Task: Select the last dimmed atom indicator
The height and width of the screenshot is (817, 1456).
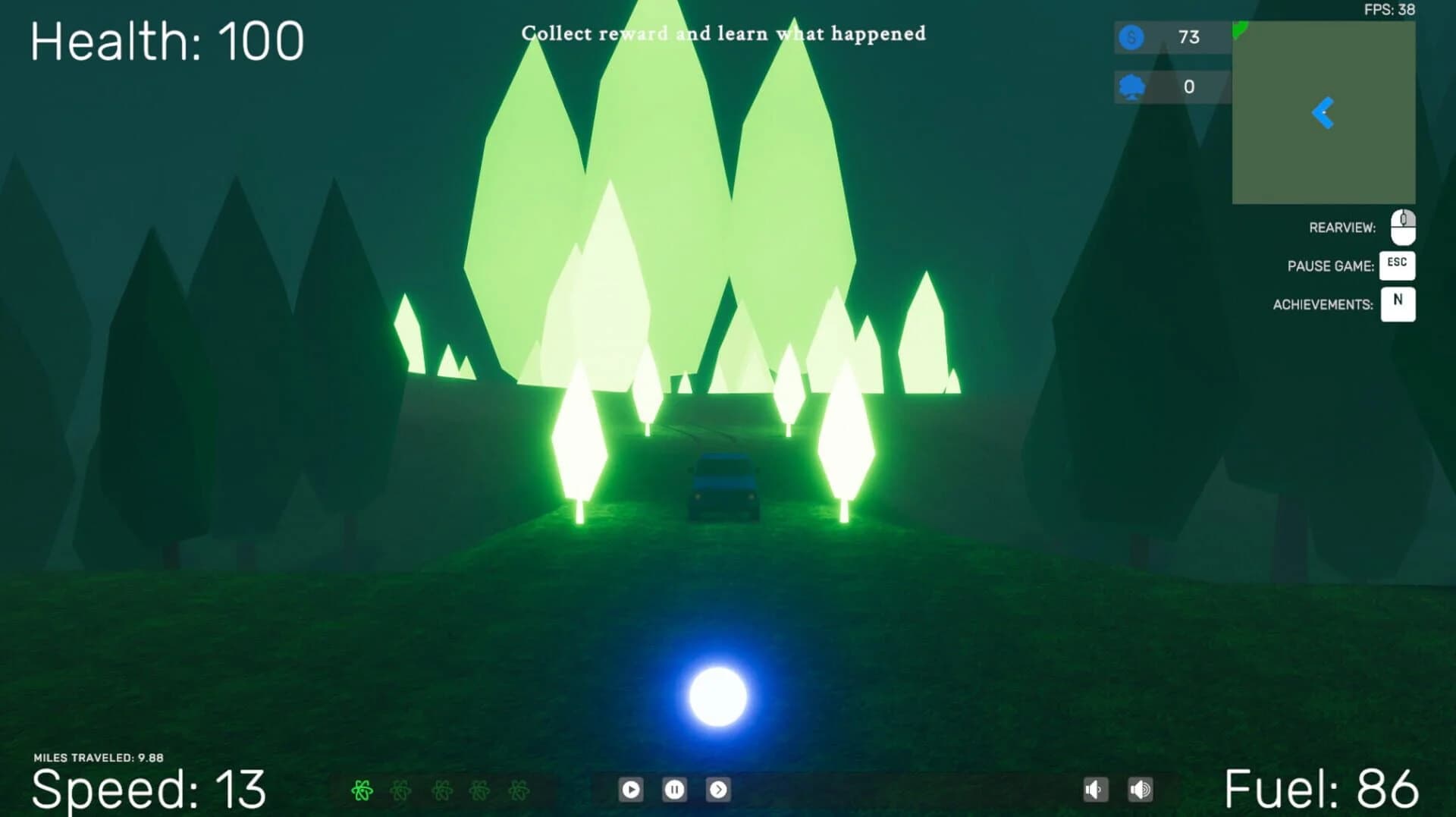Action: click(519, 790)
